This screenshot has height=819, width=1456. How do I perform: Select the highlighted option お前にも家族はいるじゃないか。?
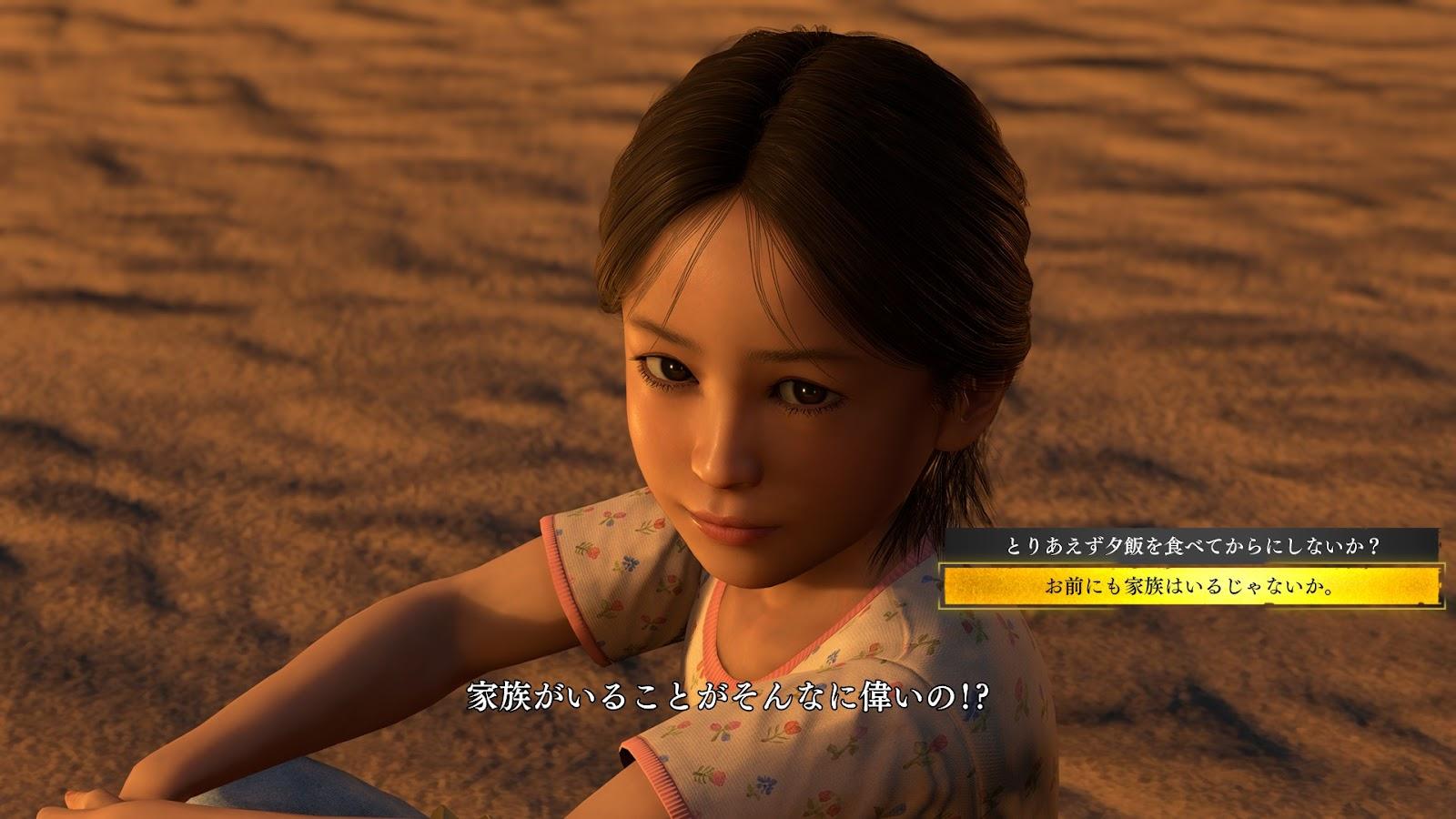1192,587
